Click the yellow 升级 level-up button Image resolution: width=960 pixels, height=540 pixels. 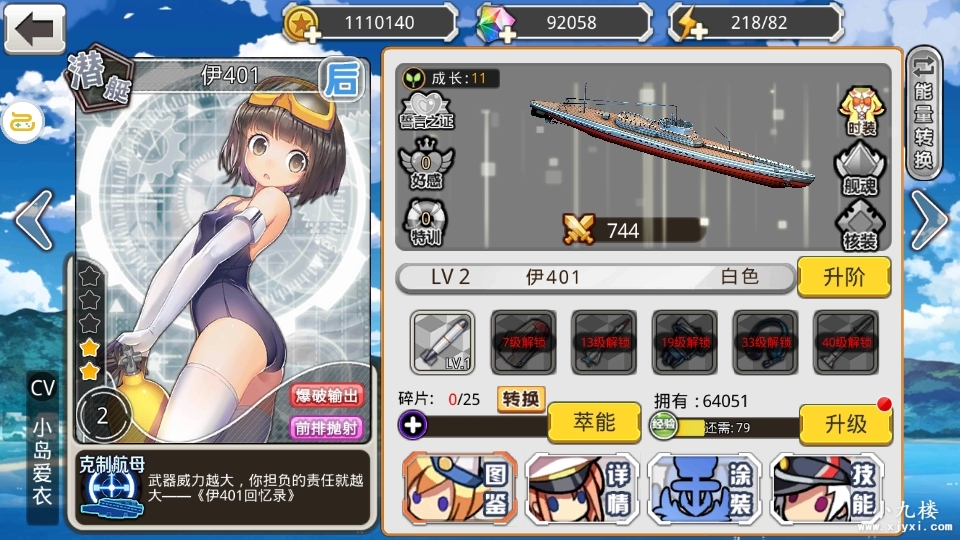click(845, 423)
